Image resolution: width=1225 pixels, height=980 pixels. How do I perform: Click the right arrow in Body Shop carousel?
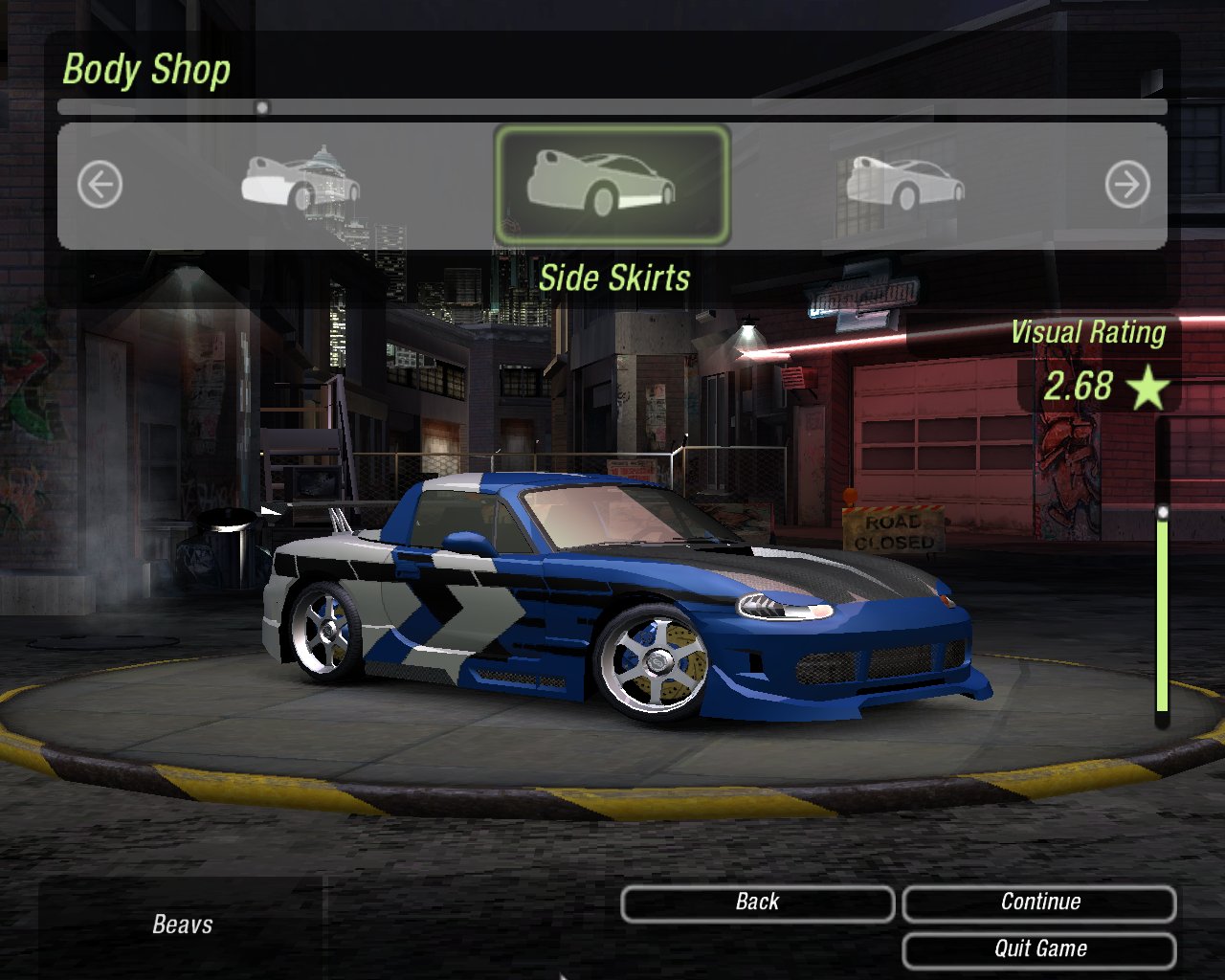[1126, 184]
